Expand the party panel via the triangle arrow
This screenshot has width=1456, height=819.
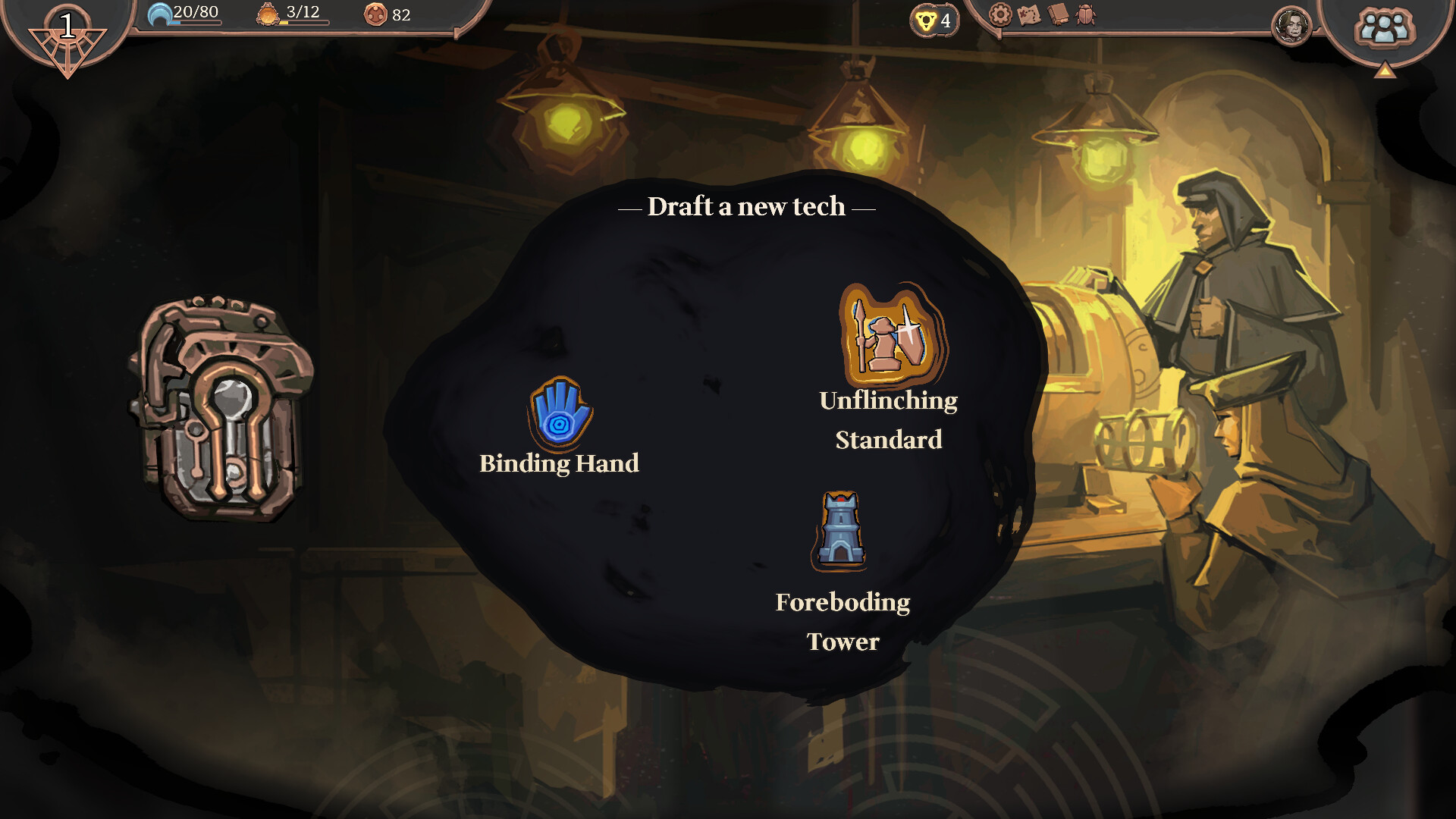pyautogui.click(x=1386, y=71)
